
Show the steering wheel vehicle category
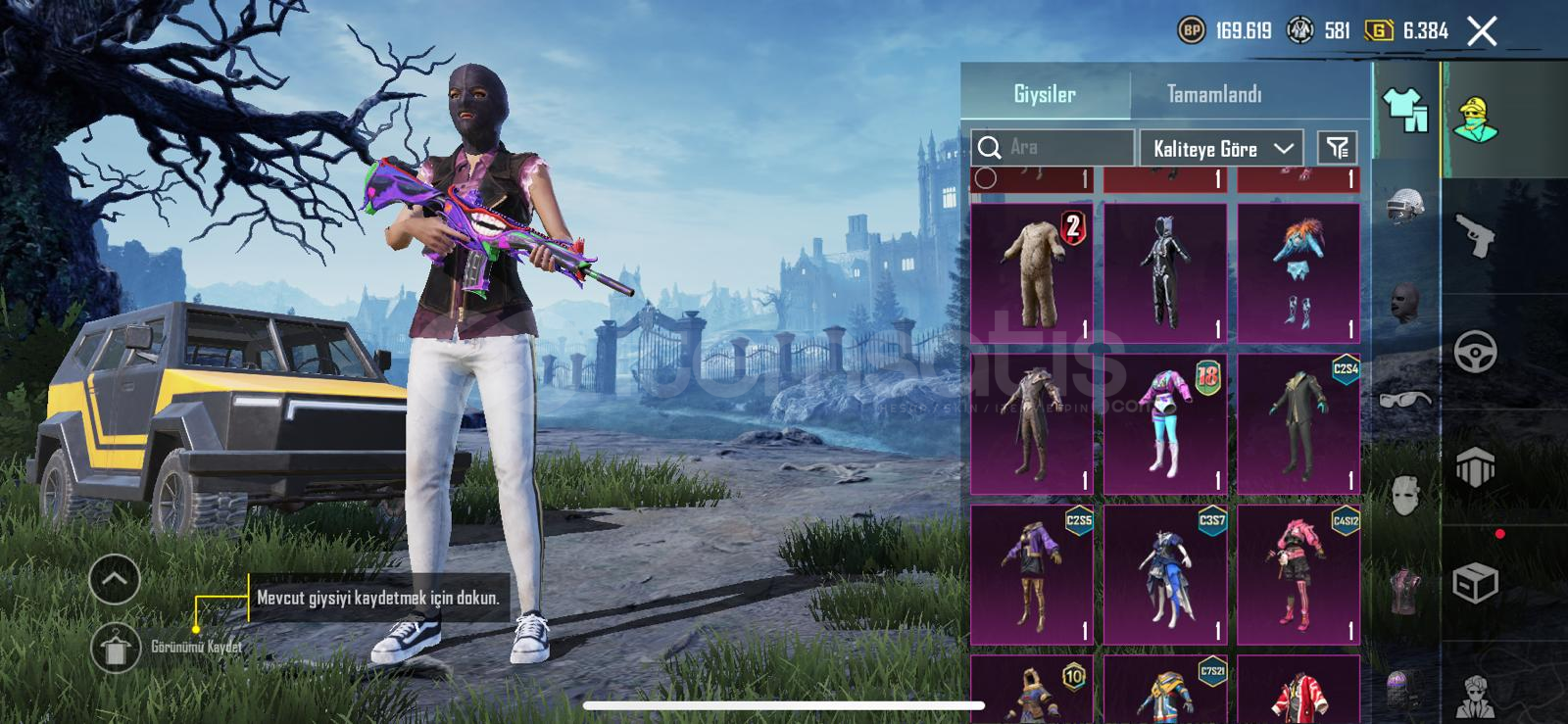(1474, 352)
